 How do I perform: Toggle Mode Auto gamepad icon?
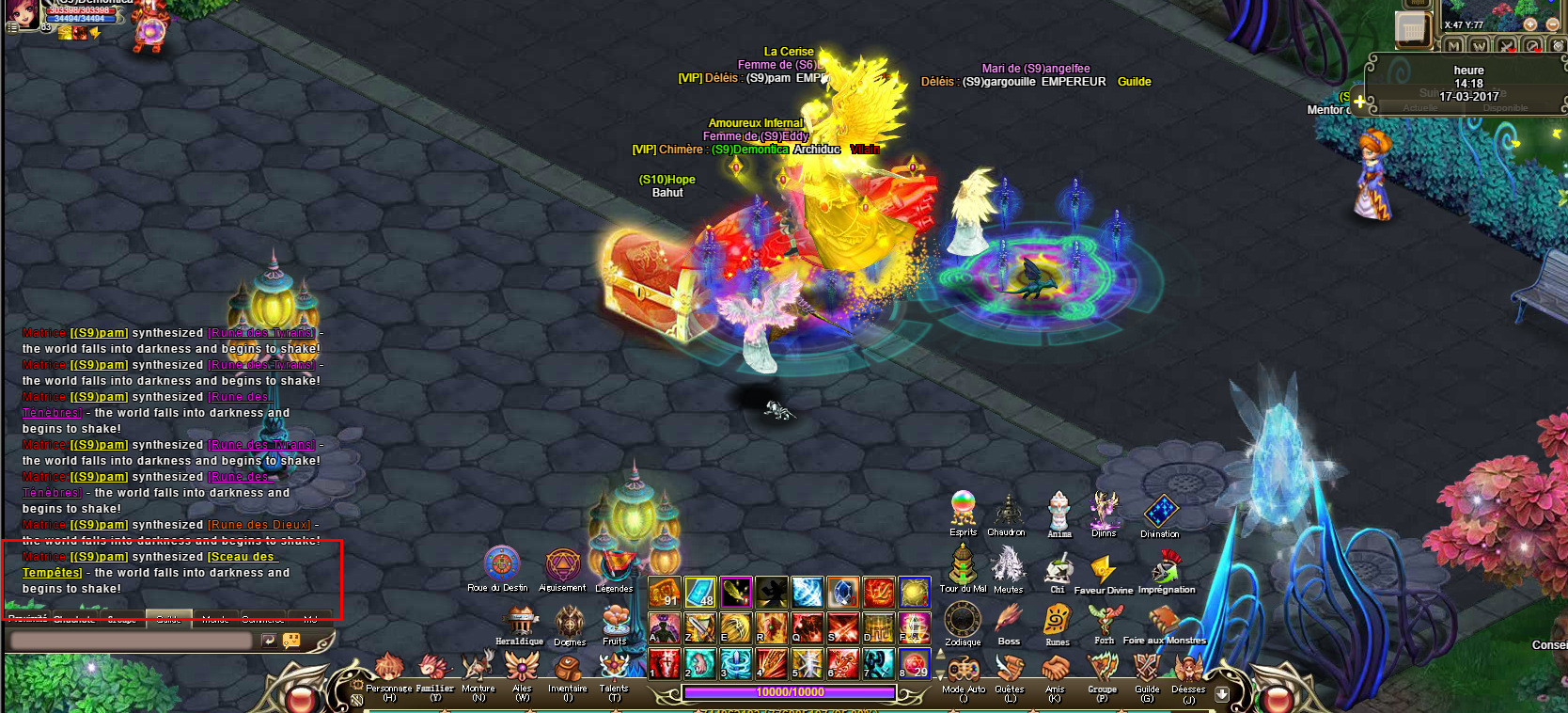click(964, 670)
